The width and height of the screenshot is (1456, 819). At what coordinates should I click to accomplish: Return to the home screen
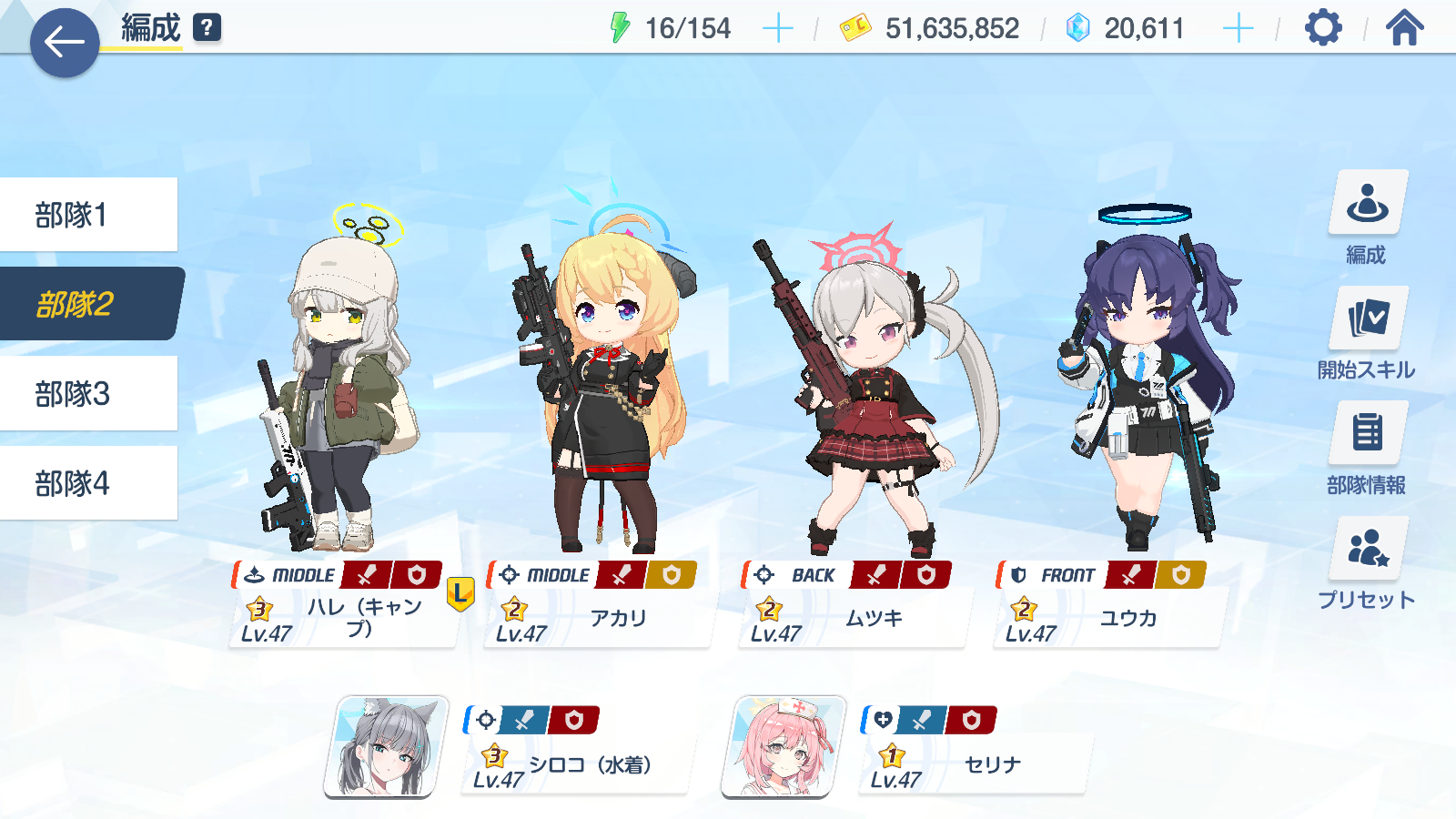click(x=1404, y=28)
